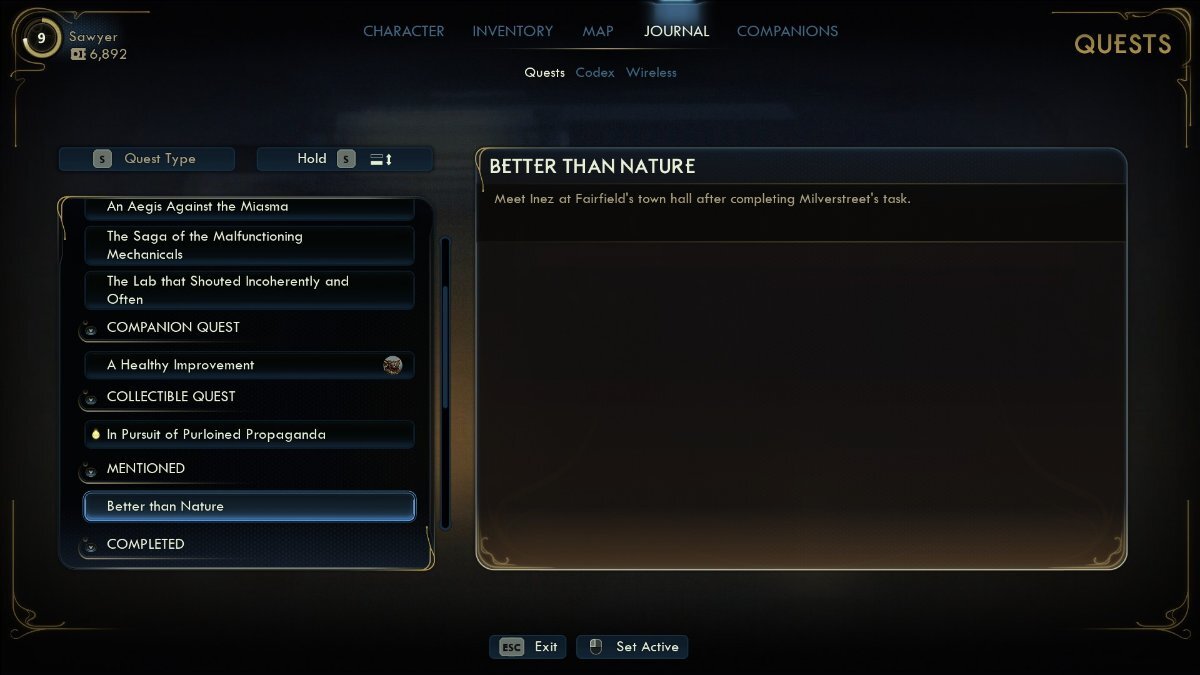Collapse the Collectible Quest category
The width and height of the screenshot is (1200, 675).
coord(171,397)
